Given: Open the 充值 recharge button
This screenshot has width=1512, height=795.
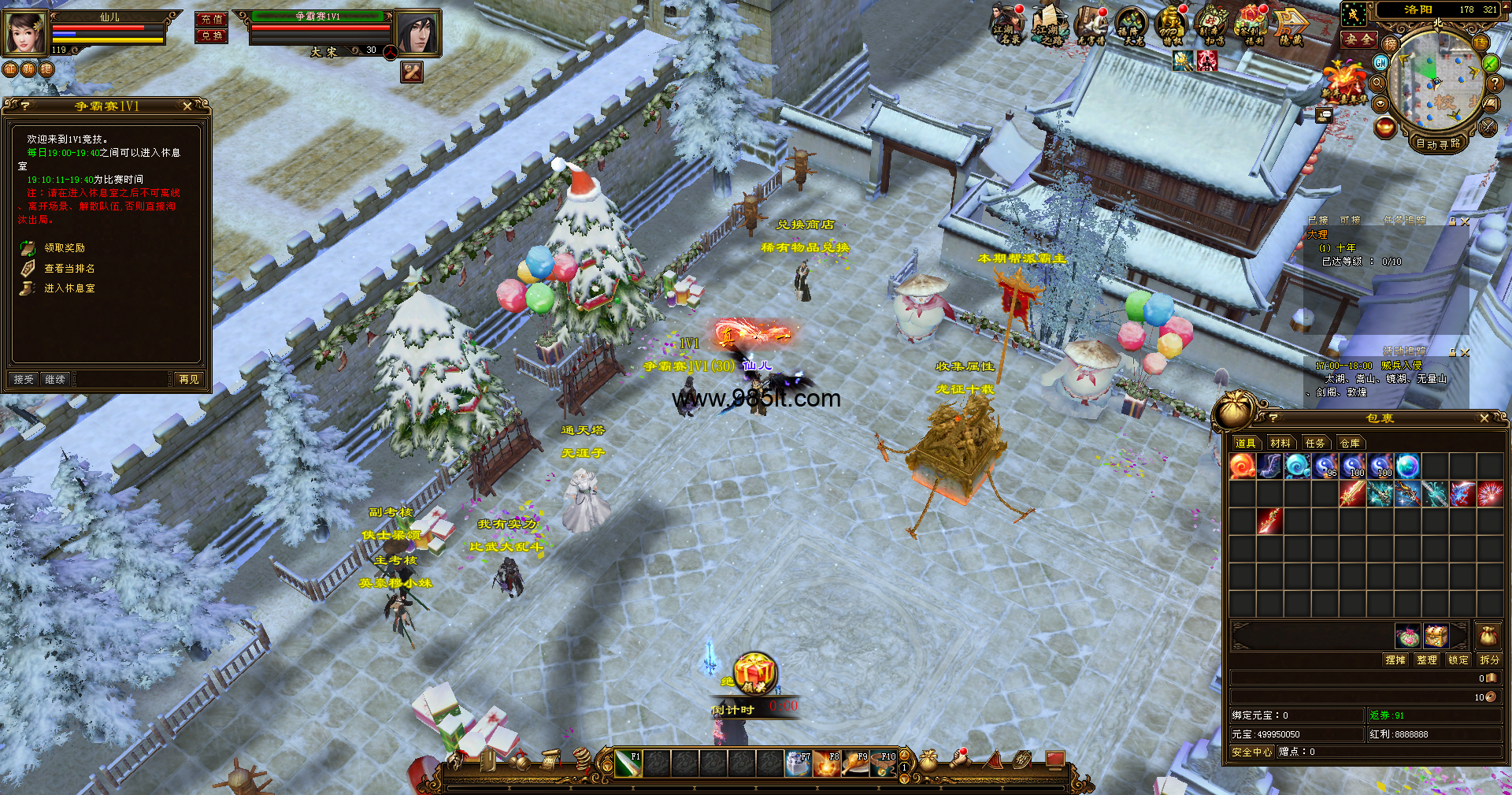Looking at the screenshot, I should tap(211, 19).
